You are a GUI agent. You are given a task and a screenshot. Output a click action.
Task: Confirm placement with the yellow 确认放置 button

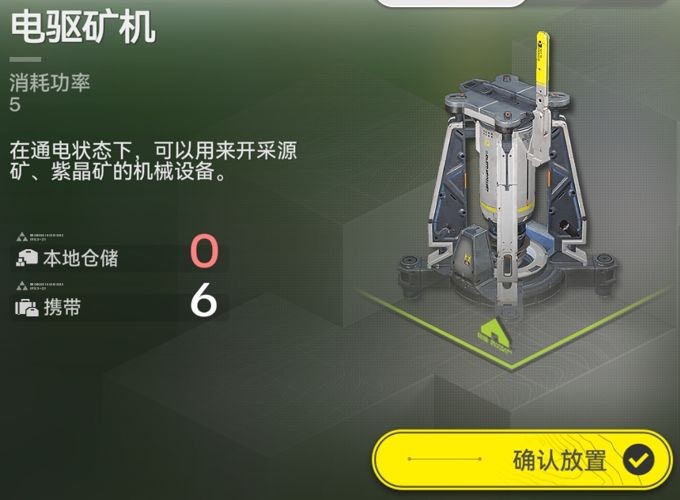(x=523, y=460)
